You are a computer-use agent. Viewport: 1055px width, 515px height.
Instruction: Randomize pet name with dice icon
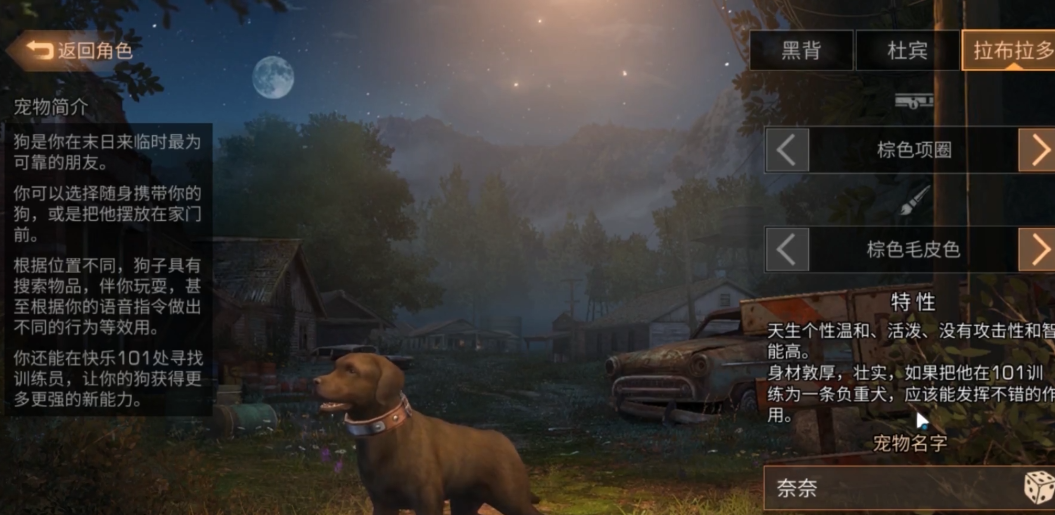click(x=1038, y=488)
